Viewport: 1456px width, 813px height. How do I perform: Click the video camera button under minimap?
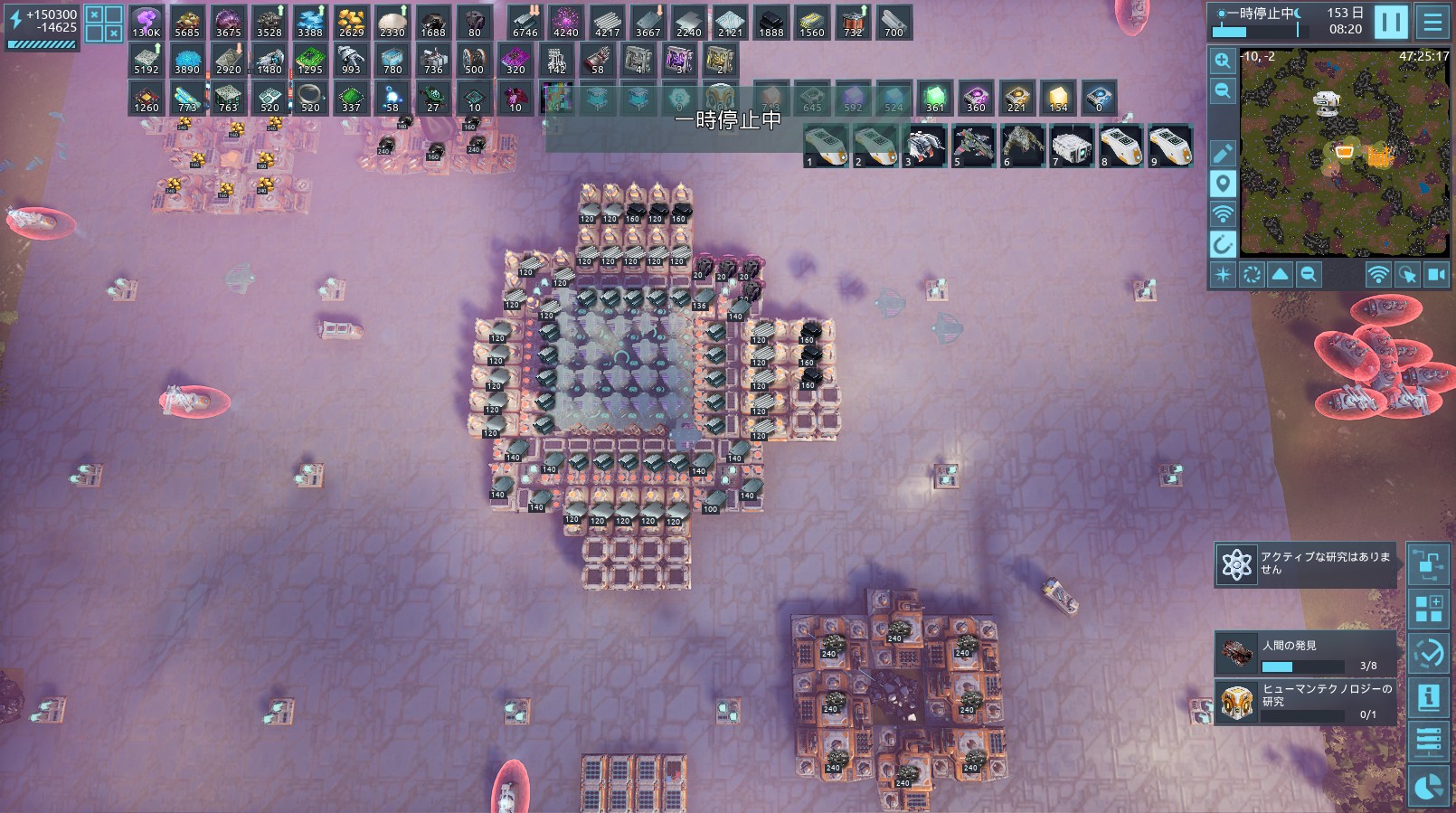point(1436,275)
